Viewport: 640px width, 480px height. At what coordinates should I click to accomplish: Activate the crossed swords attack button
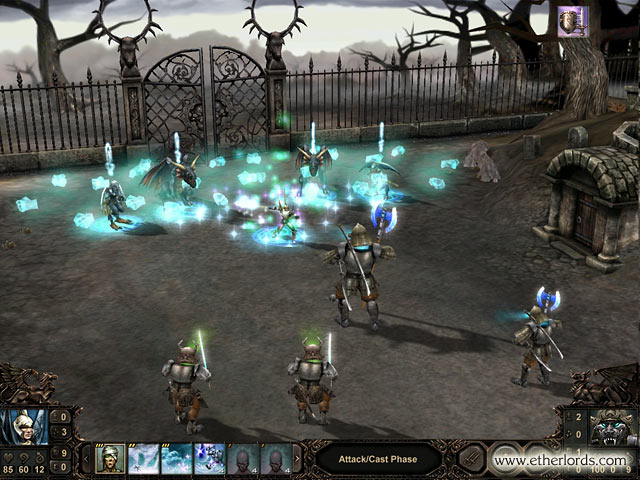470,460
